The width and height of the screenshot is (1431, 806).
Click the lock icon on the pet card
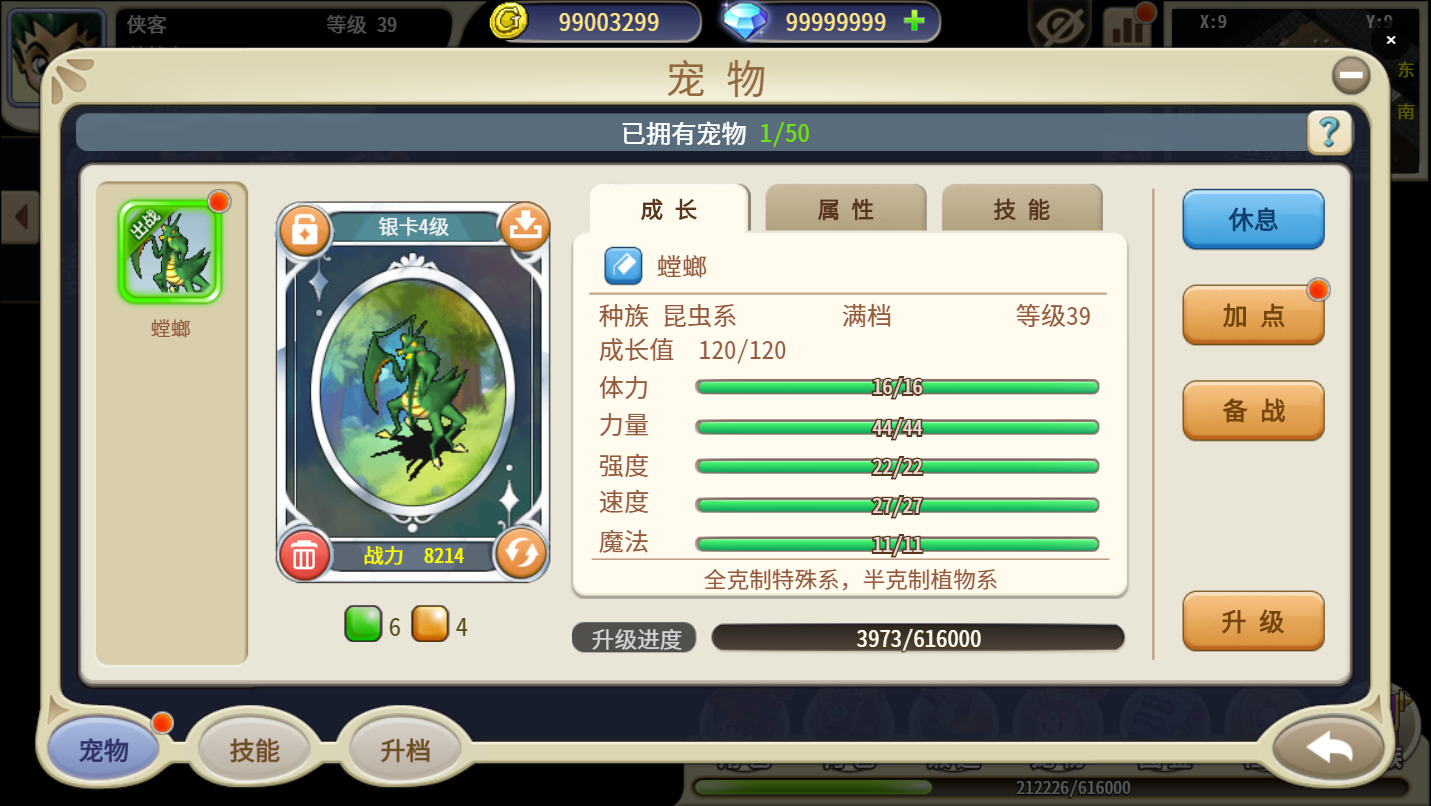click(306, 229)
